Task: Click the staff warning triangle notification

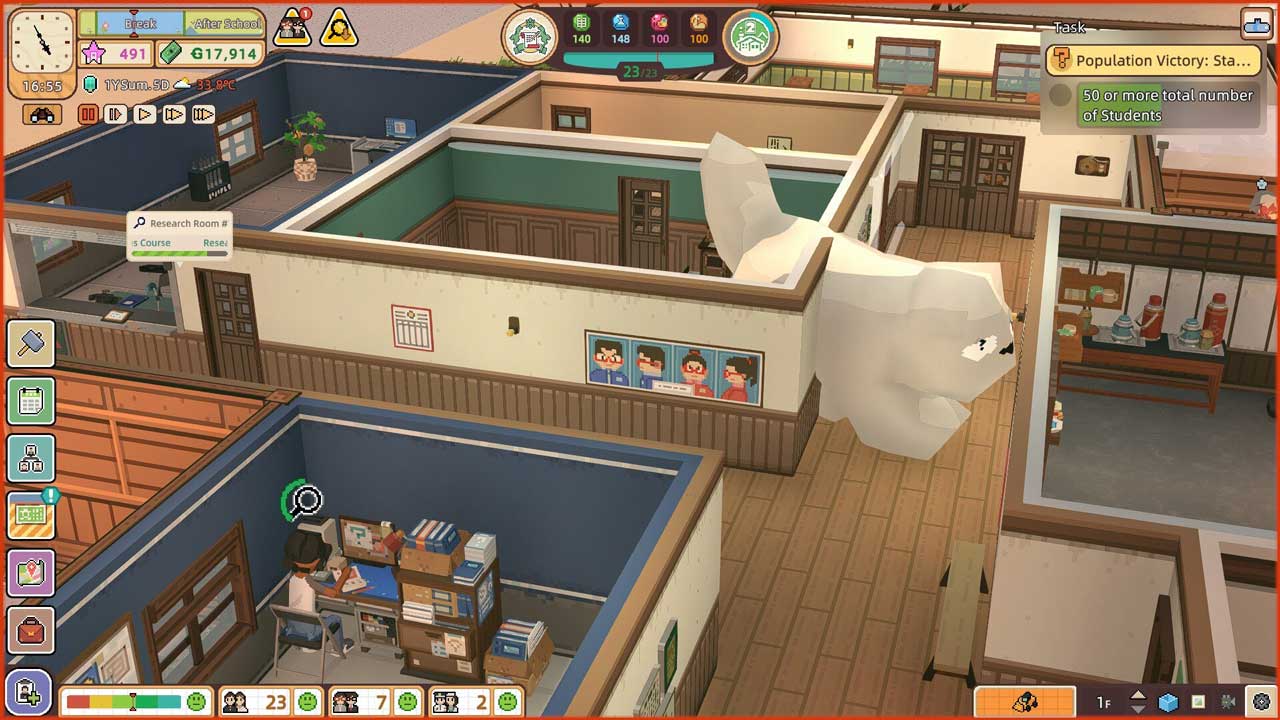Action: click(x=292, y=29)
